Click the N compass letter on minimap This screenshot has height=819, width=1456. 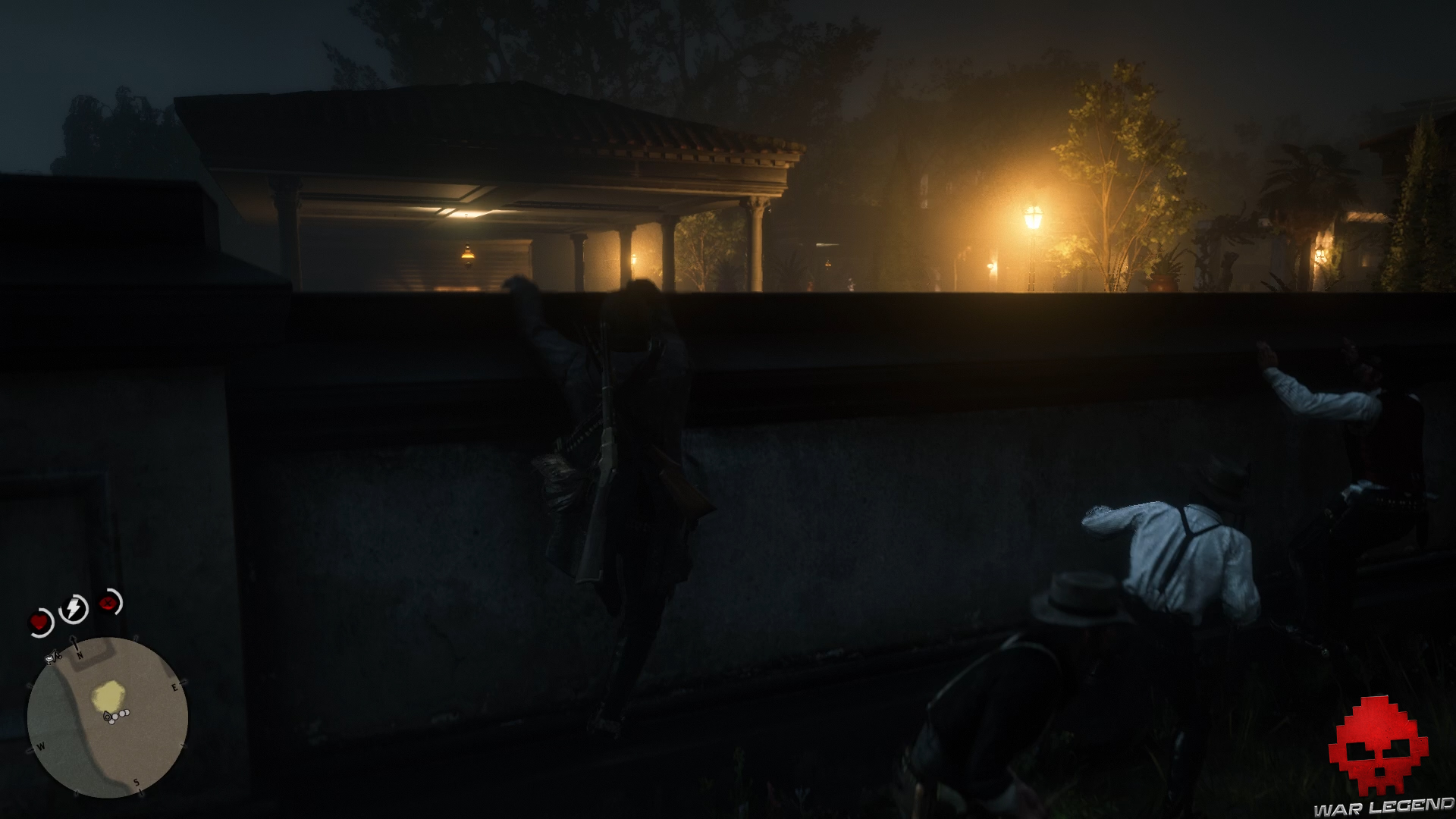pos(80,656)
